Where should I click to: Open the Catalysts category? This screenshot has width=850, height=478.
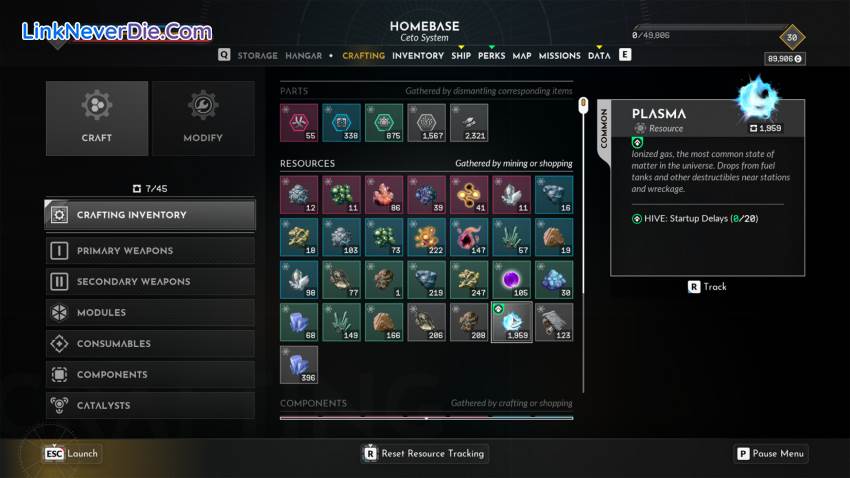(x=150, y=406)
